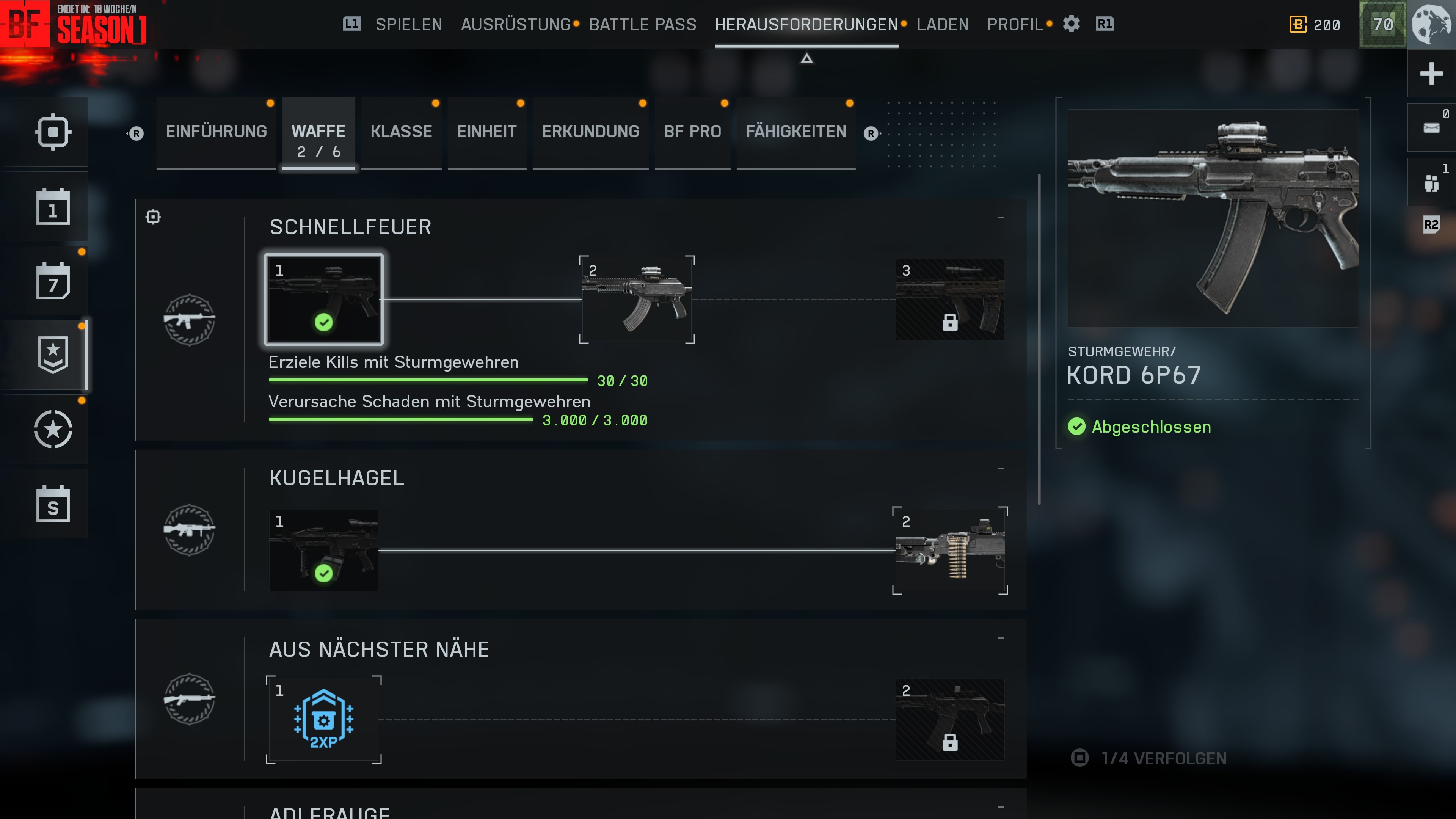The width and height of the screenshot is (1456, 819).
Task: Click the plus button in the top-right
Action: pyautogui.click(x=1431, y=74)
